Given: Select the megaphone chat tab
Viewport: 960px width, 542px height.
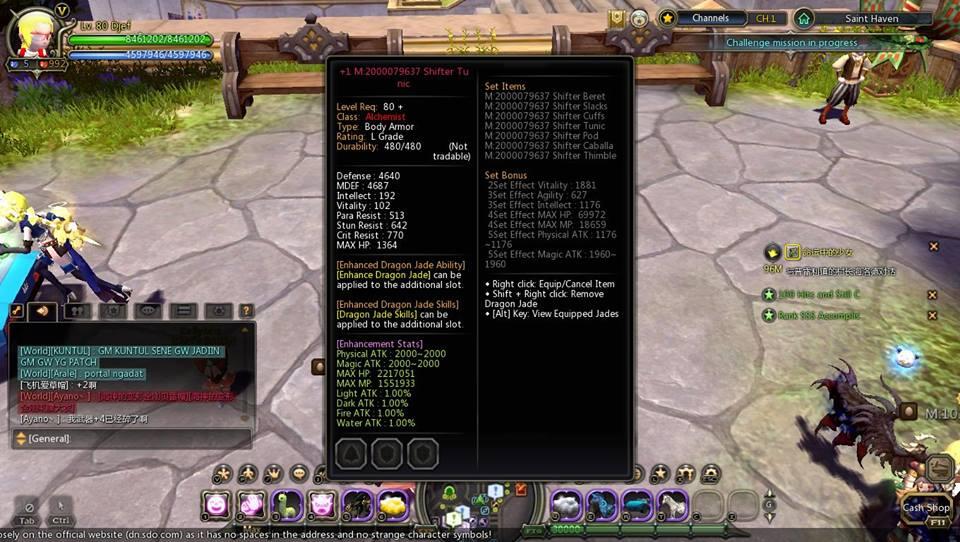Looking at the screenshot, I should click(x=42, y=311).
